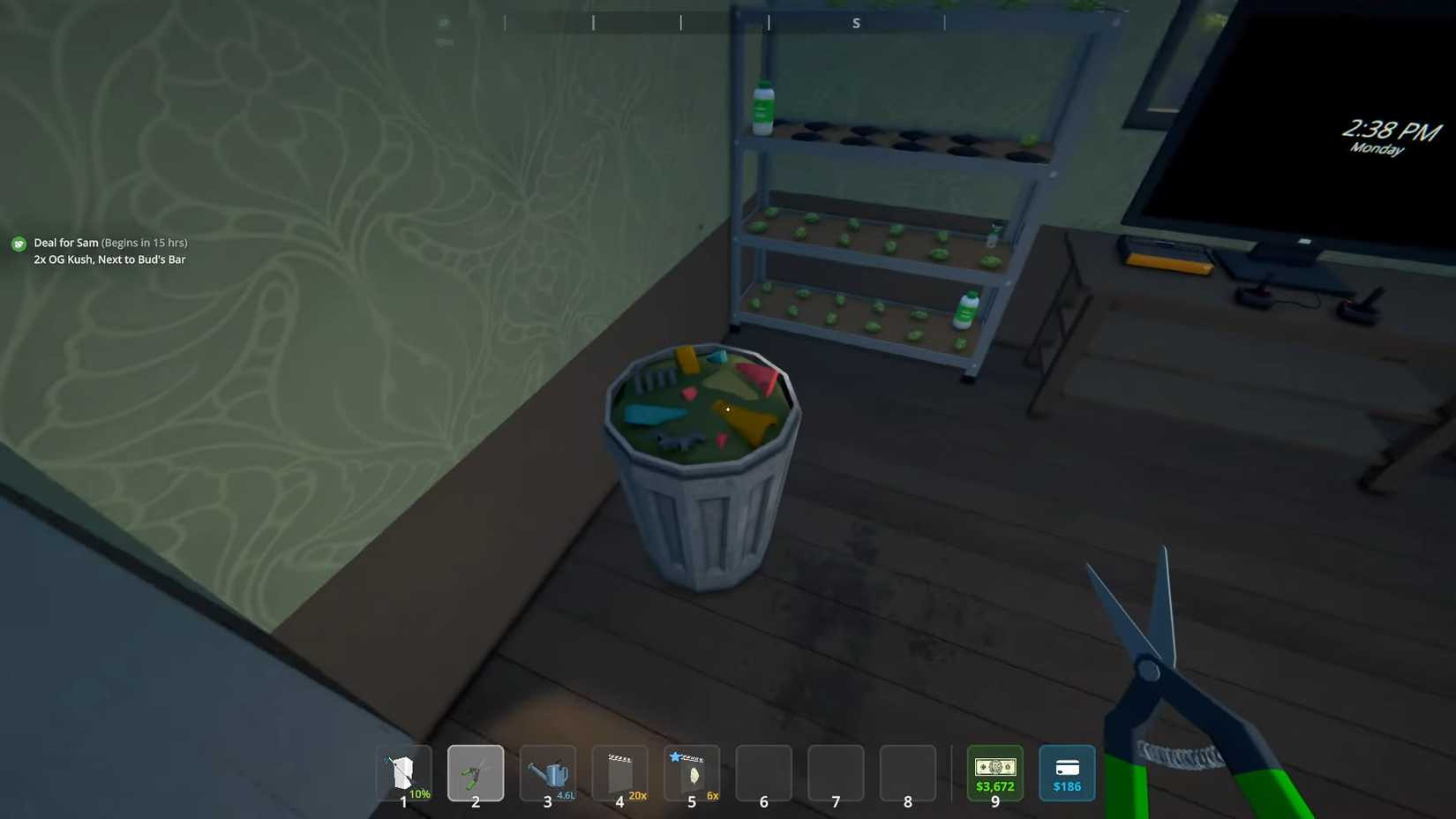The width and height of the screenshot is (1456, 819).
Task: Select the fertilizer bag in slot 4
Action: pos(619,772)
